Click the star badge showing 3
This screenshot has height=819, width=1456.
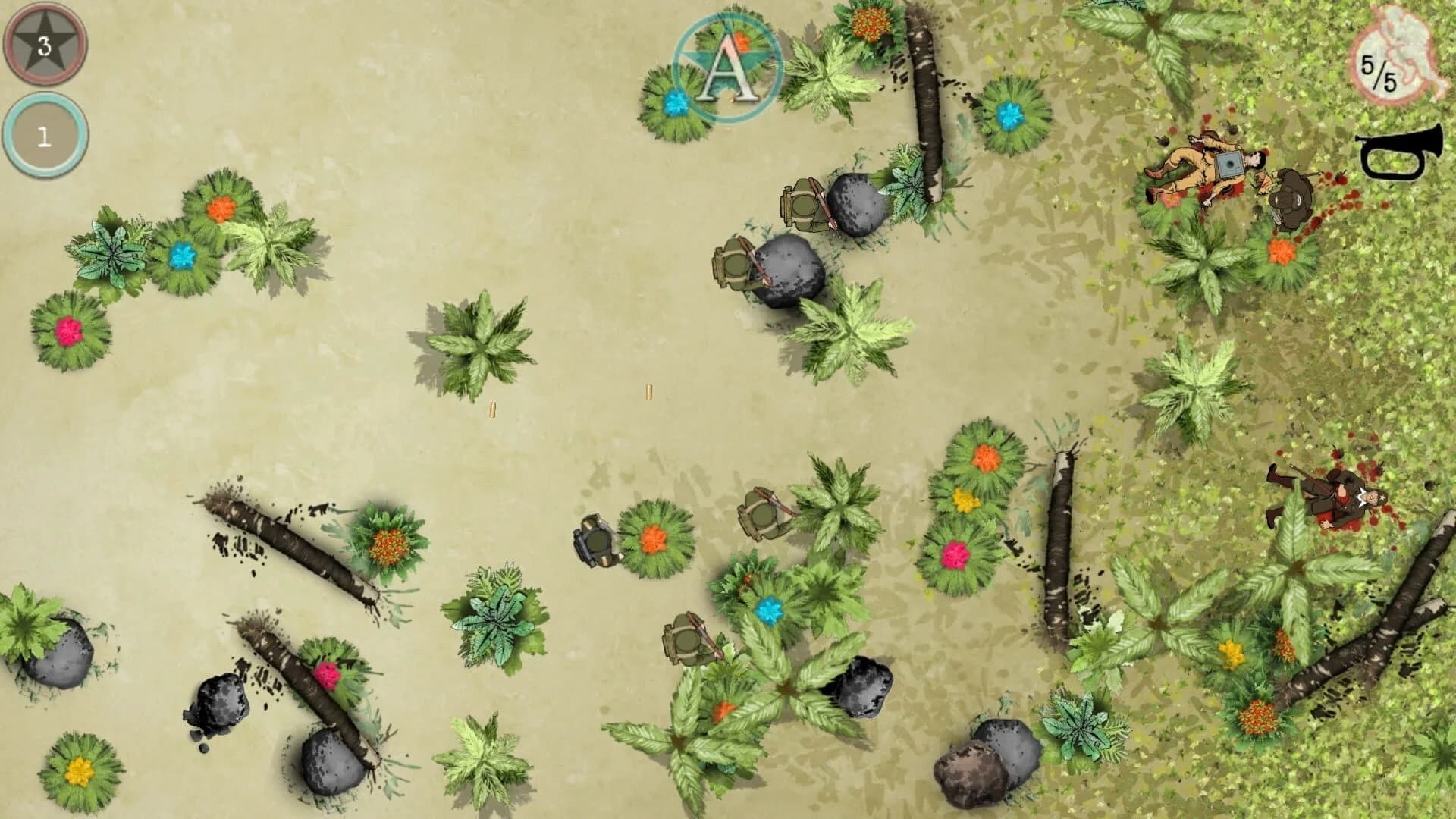click(45, 44)
